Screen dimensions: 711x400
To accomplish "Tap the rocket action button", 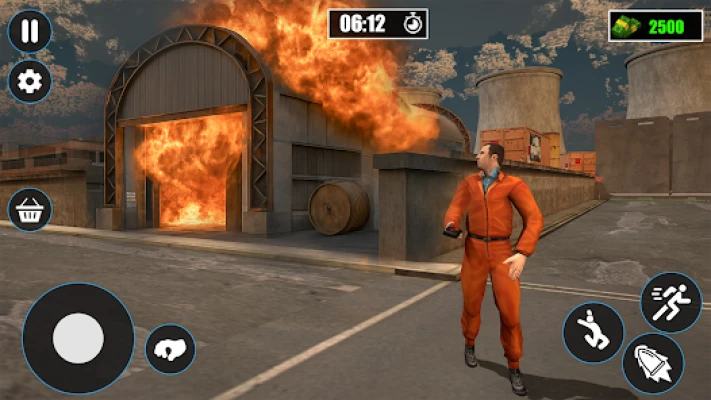I will [652, 364].
